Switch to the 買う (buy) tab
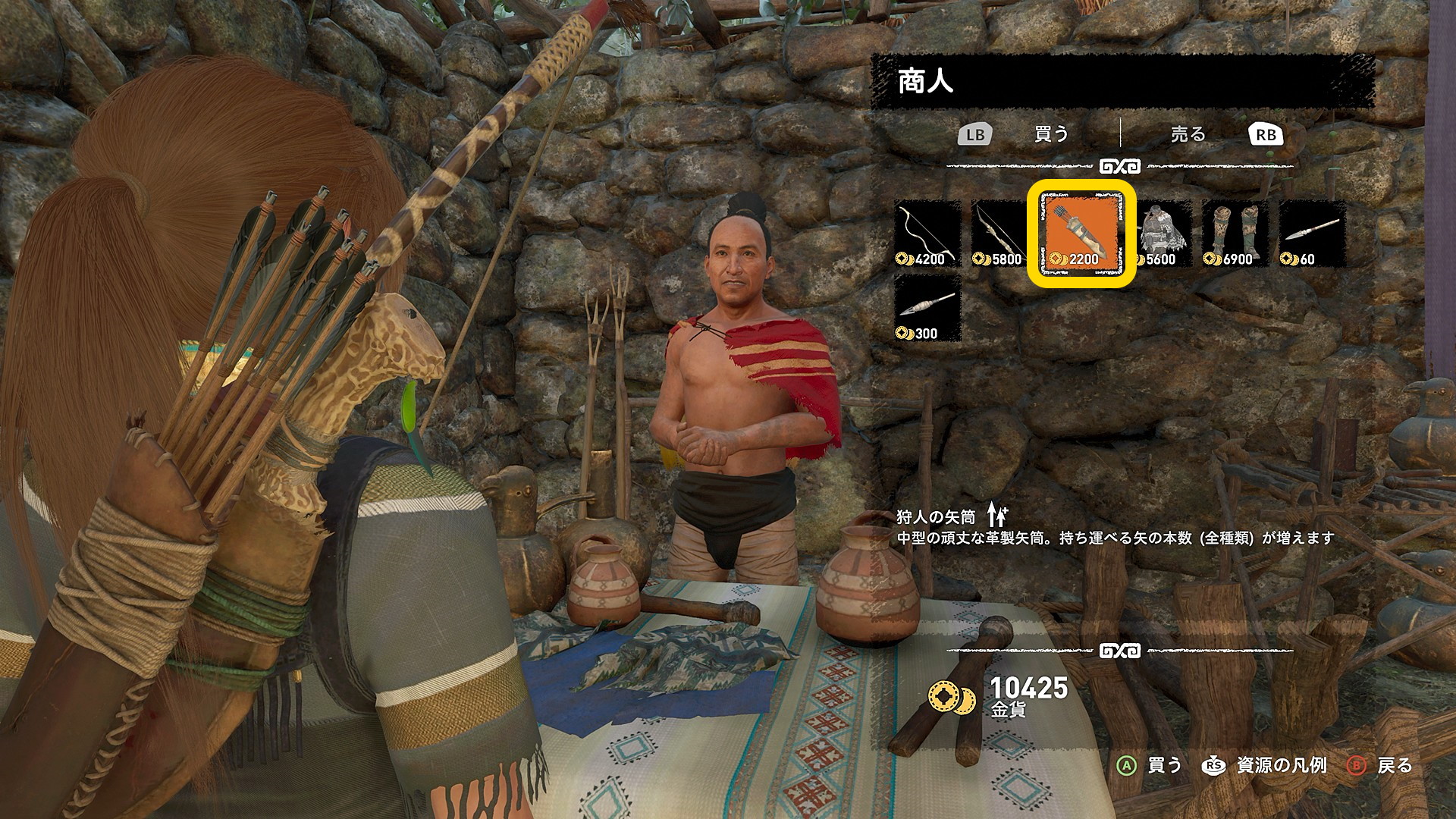This screenshot has width=1456, height=819. tap(1051, 134)
